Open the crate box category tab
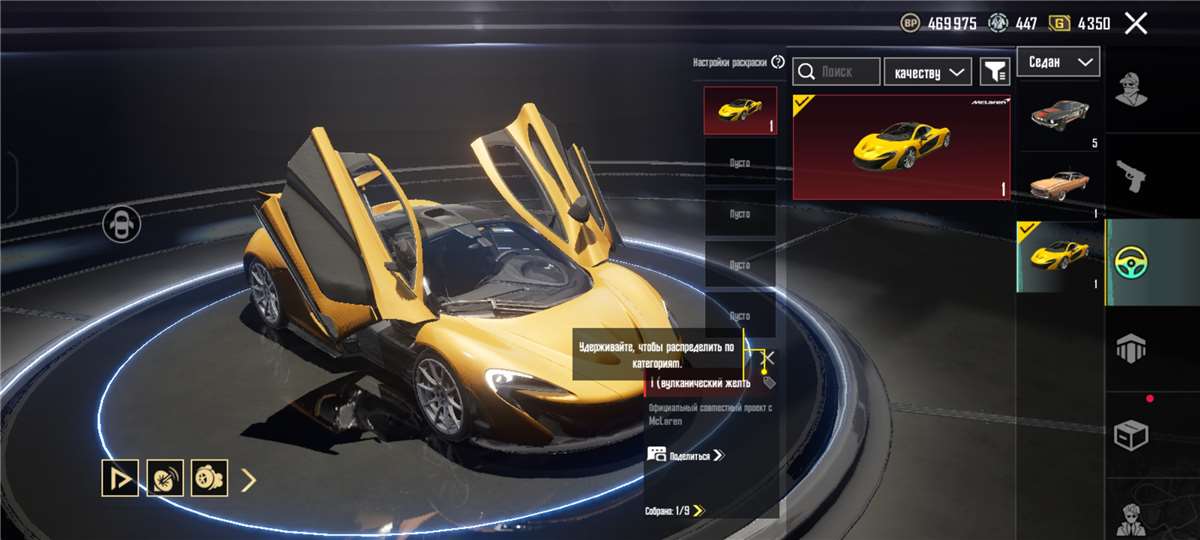 coord(1131,435)
